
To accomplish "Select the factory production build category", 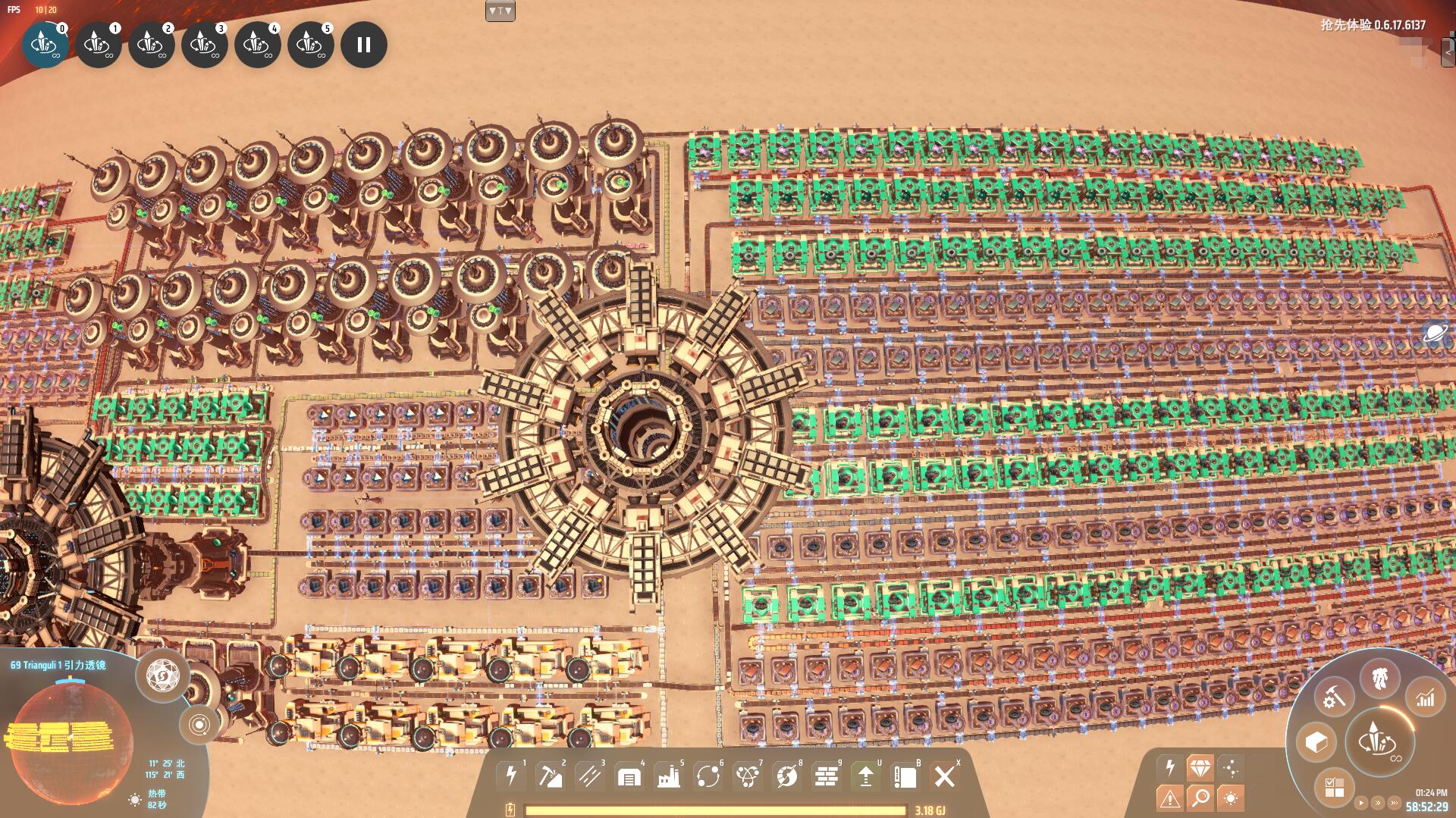I will (668, 776).
